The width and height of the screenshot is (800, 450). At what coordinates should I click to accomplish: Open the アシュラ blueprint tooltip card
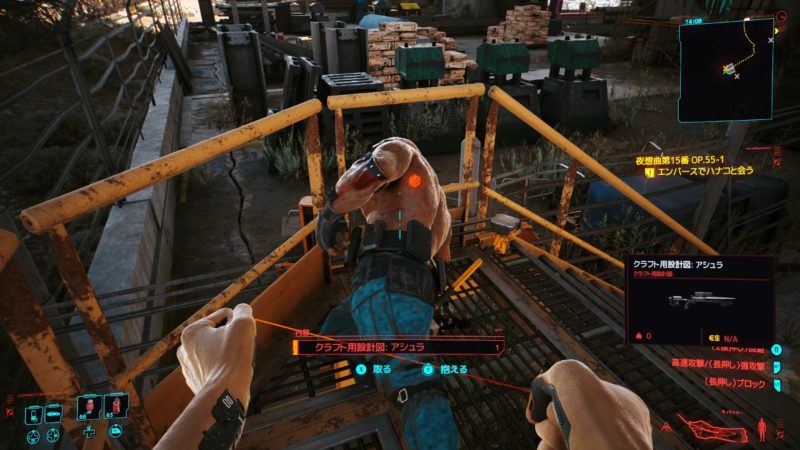(699, 297)
